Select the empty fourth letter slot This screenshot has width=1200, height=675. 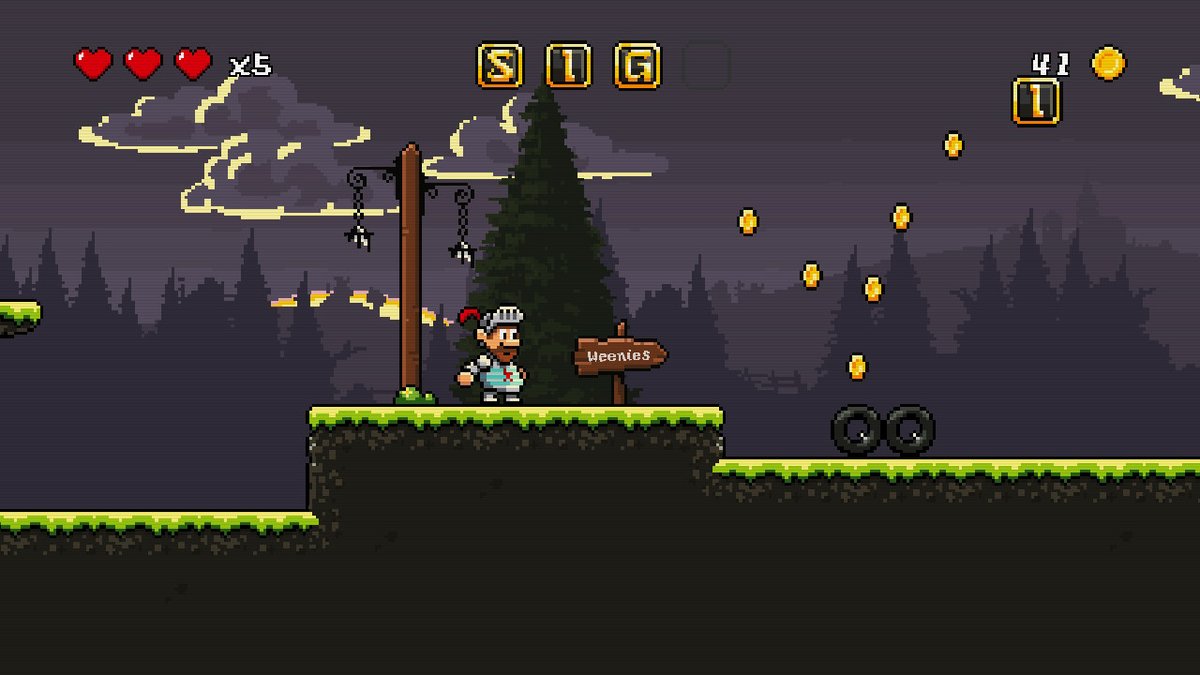706,65
